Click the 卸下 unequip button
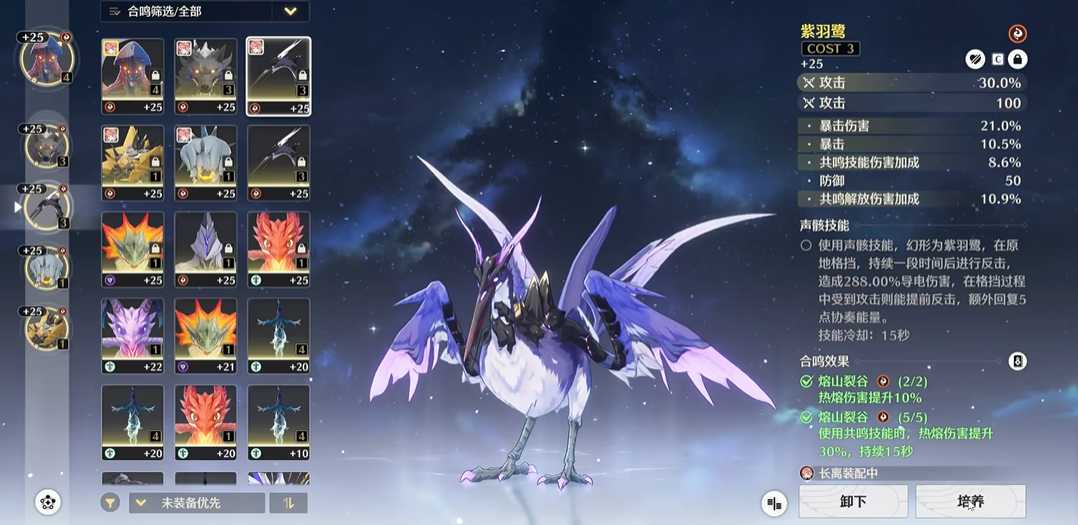 (x=853, y=501)
